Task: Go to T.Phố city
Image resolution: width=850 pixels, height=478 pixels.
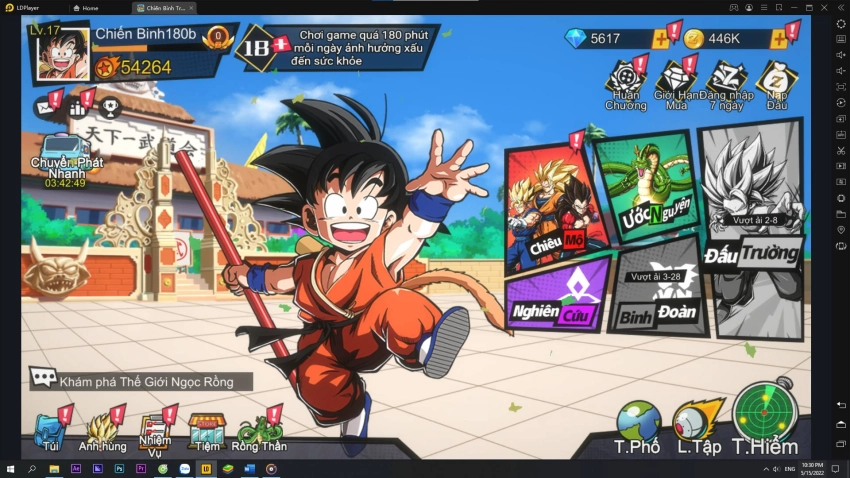Action: [x=638, y=425]
